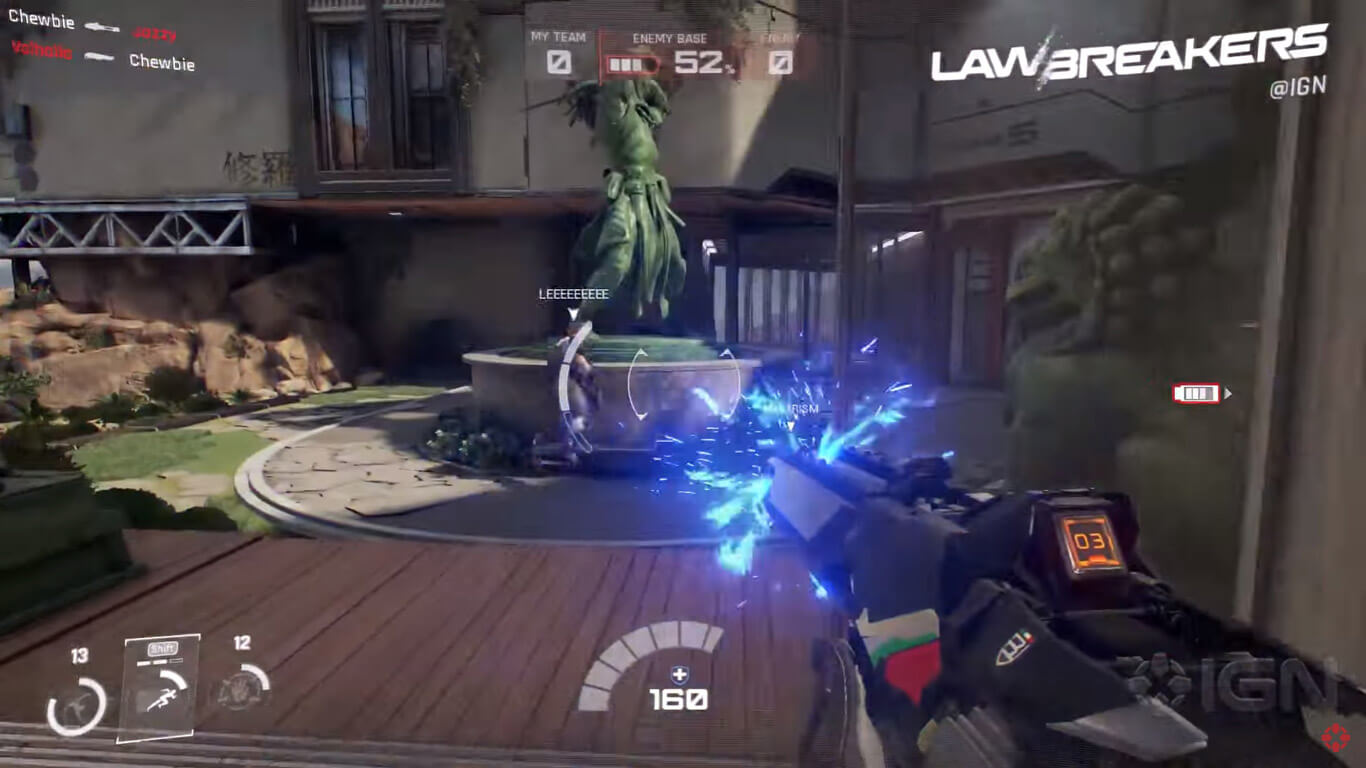Click the red battery pickup indicator on right
This screenshot has width=1366, height=768.
click(x=1196, y=393)
